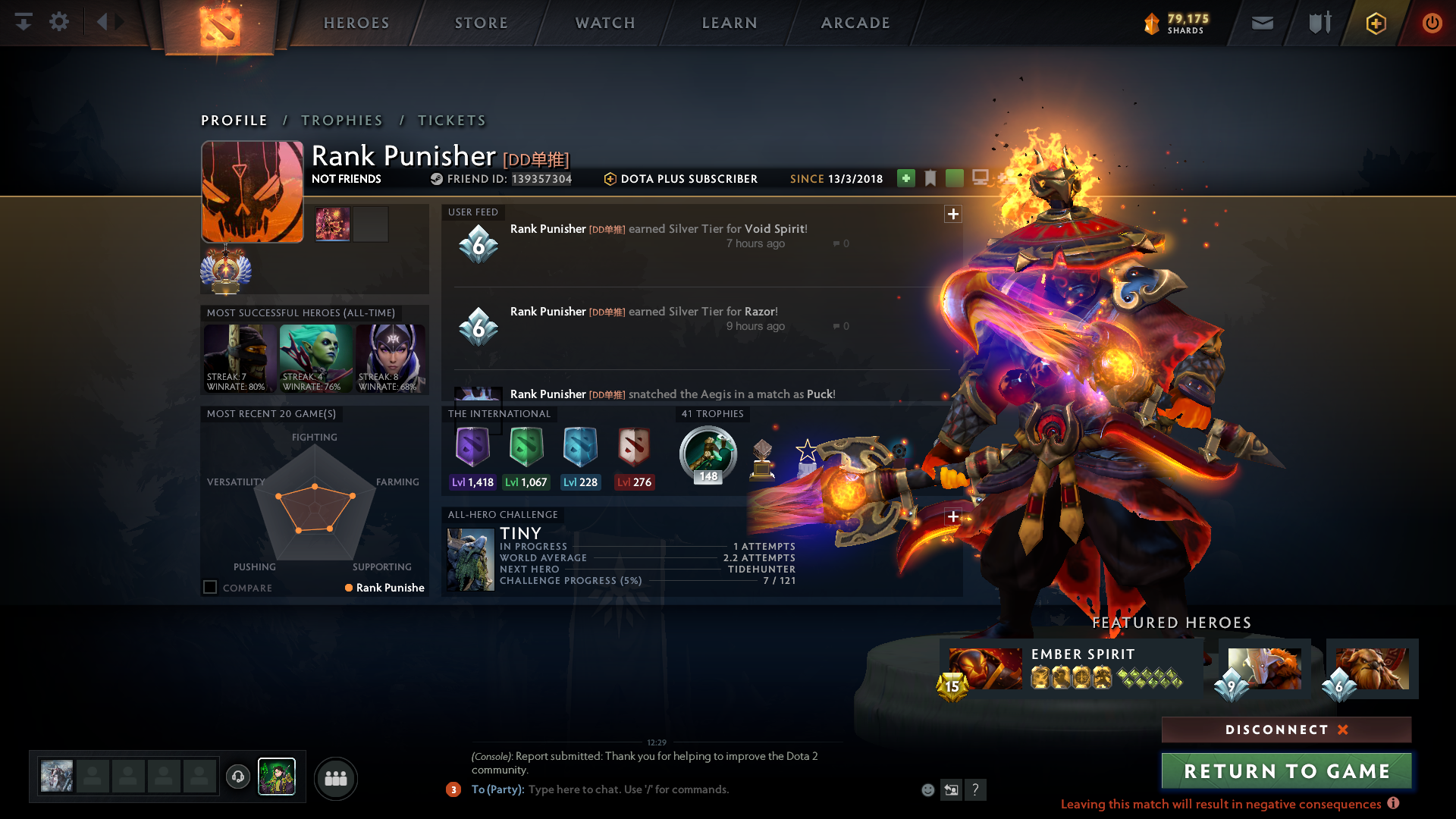Click the Dota 2 logo home button
1456x819 pixels.
pos(220,26)
